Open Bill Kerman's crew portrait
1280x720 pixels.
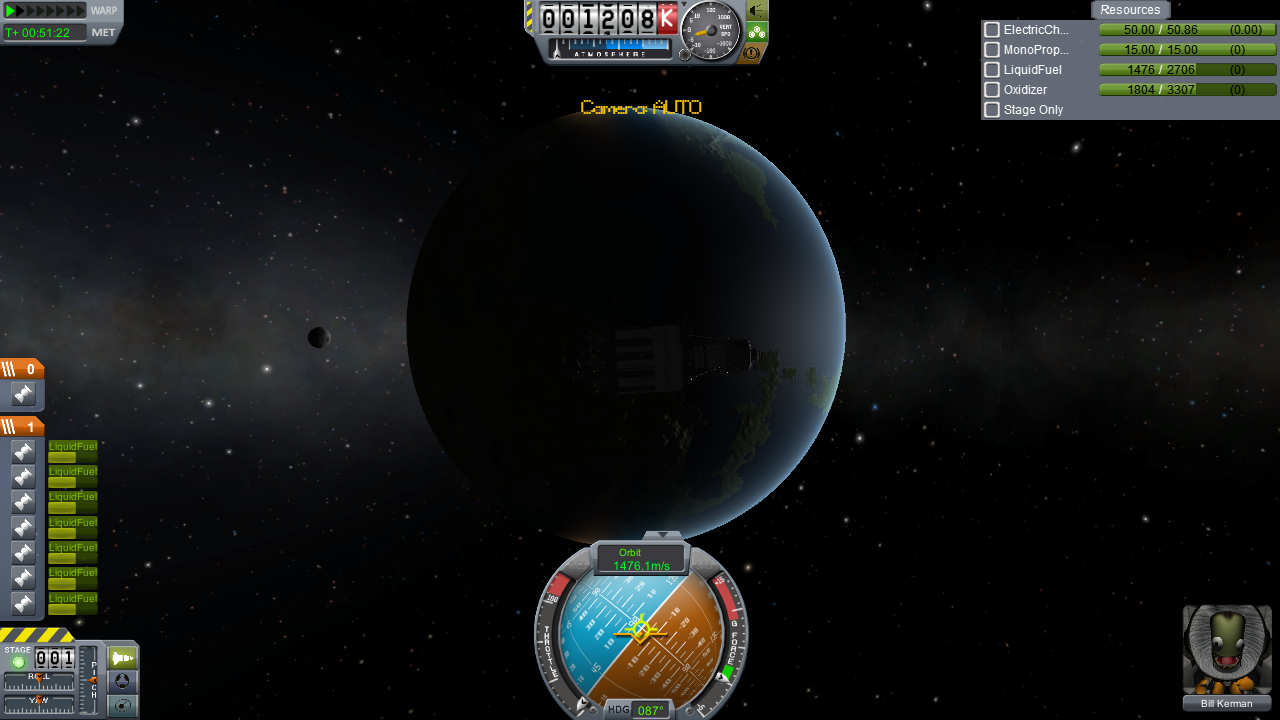[1227, 650]
